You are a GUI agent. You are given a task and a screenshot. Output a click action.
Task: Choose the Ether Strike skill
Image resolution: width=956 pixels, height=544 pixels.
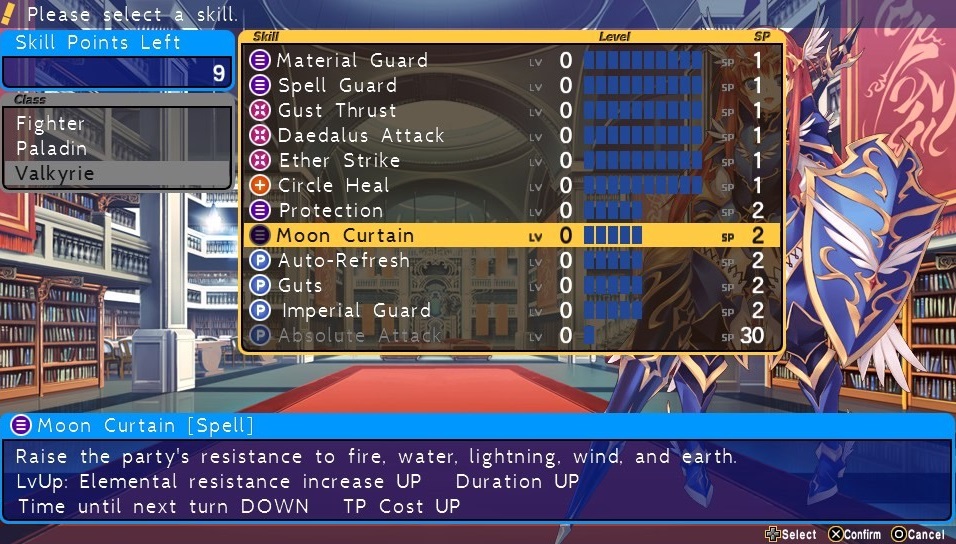339,161
